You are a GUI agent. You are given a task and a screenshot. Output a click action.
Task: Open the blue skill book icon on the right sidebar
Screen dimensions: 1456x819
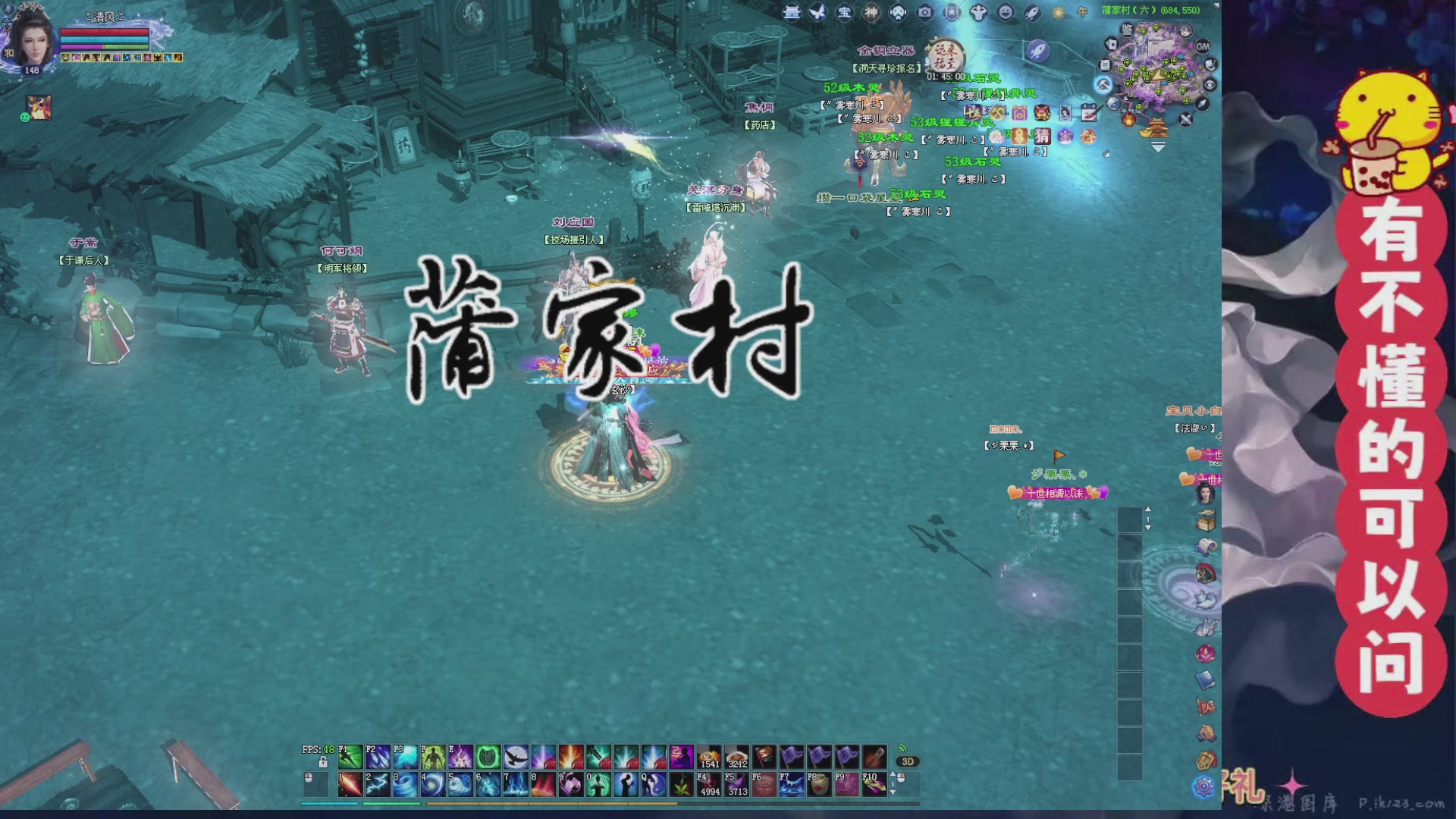point(1203,677)
